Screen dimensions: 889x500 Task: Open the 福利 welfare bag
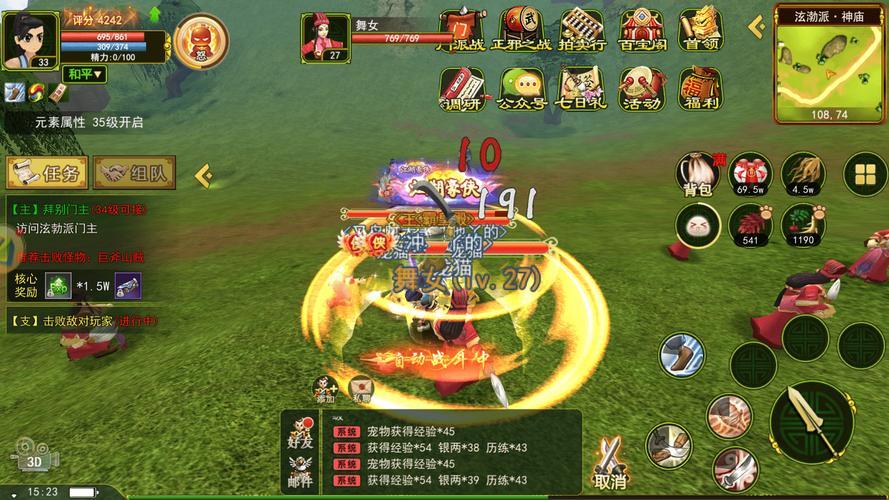coord(700,90)
